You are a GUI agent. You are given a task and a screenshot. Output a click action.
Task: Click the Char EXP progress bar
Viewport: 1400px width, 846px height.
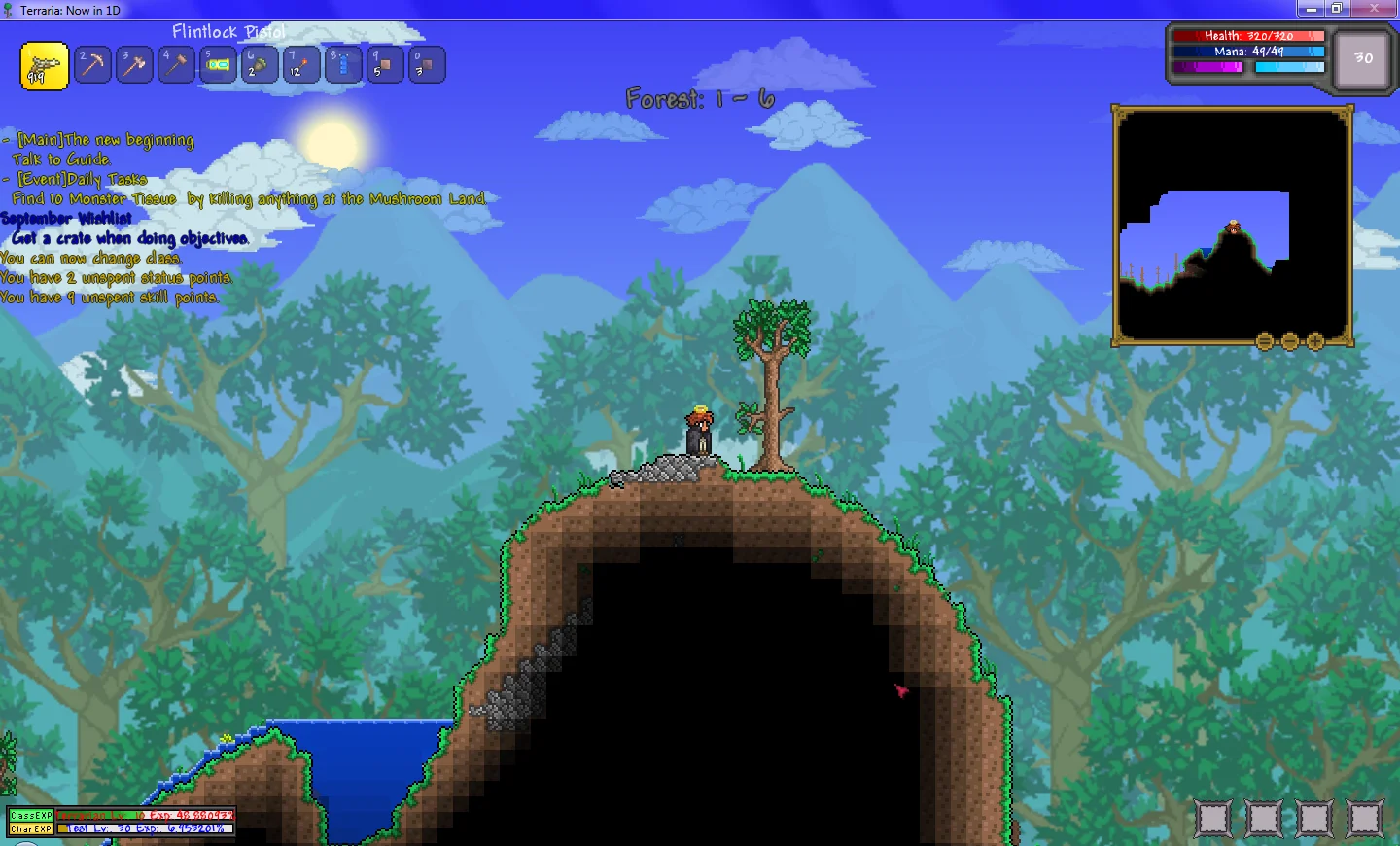[146, 828]
